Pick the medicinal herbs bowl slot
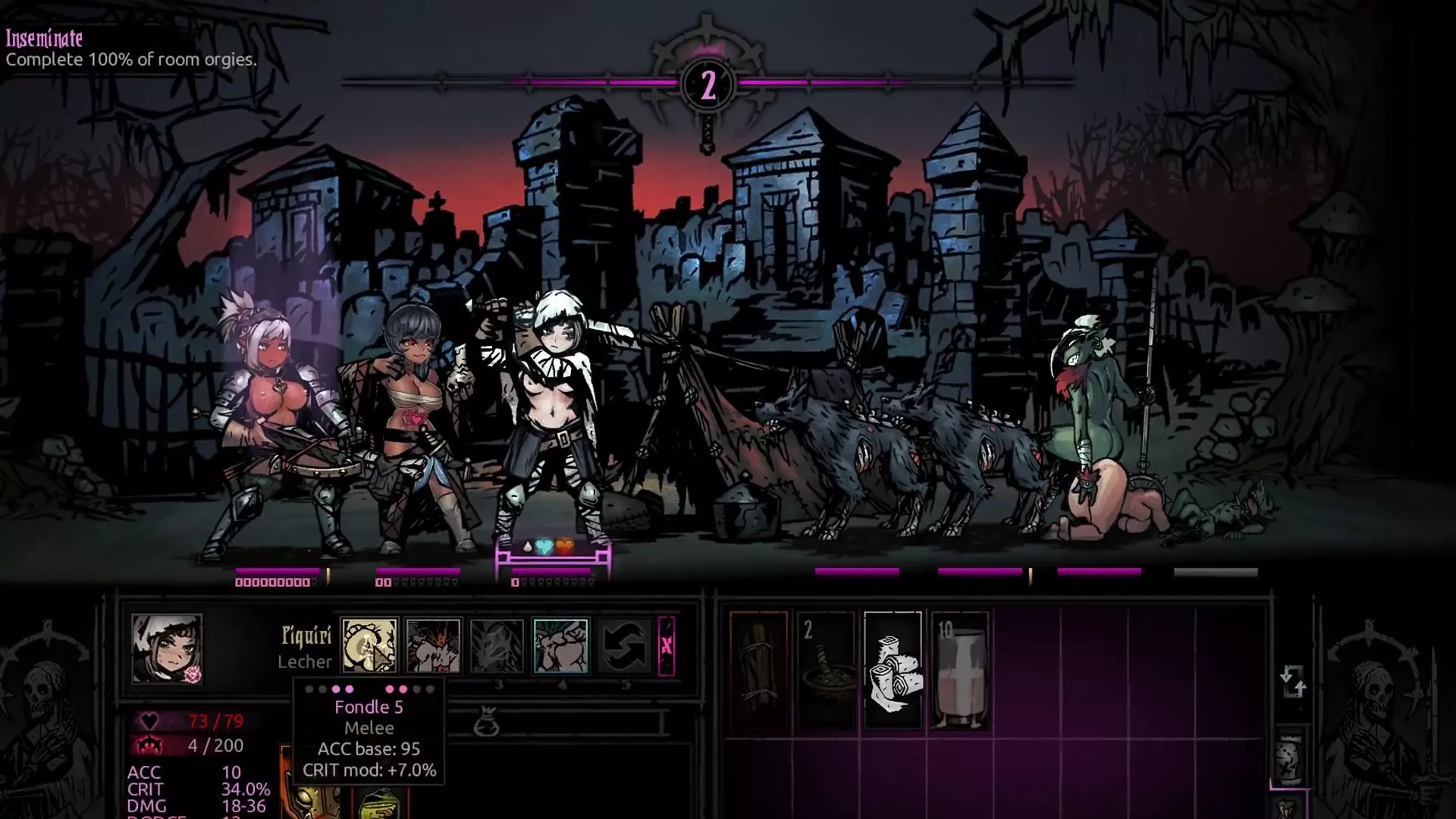The image size is (1456, 819). coord(826,670)
